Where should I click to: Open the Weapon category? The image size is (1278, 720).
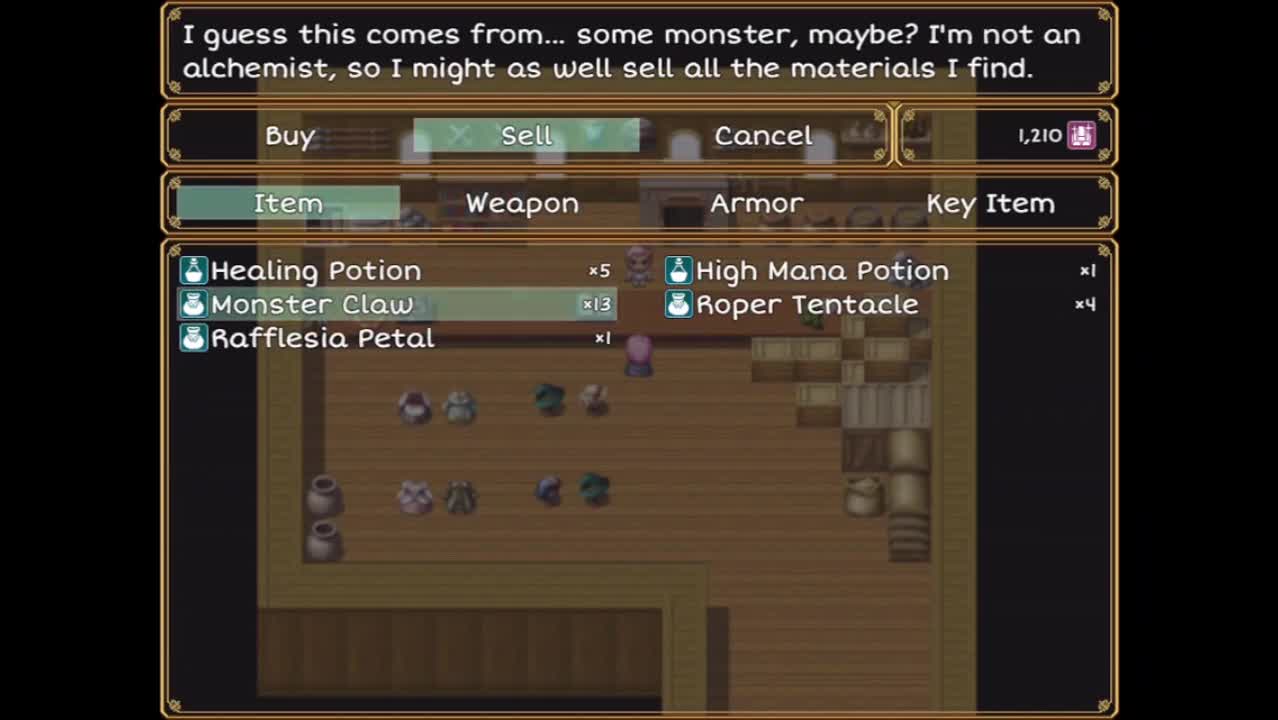click(522, 203)
